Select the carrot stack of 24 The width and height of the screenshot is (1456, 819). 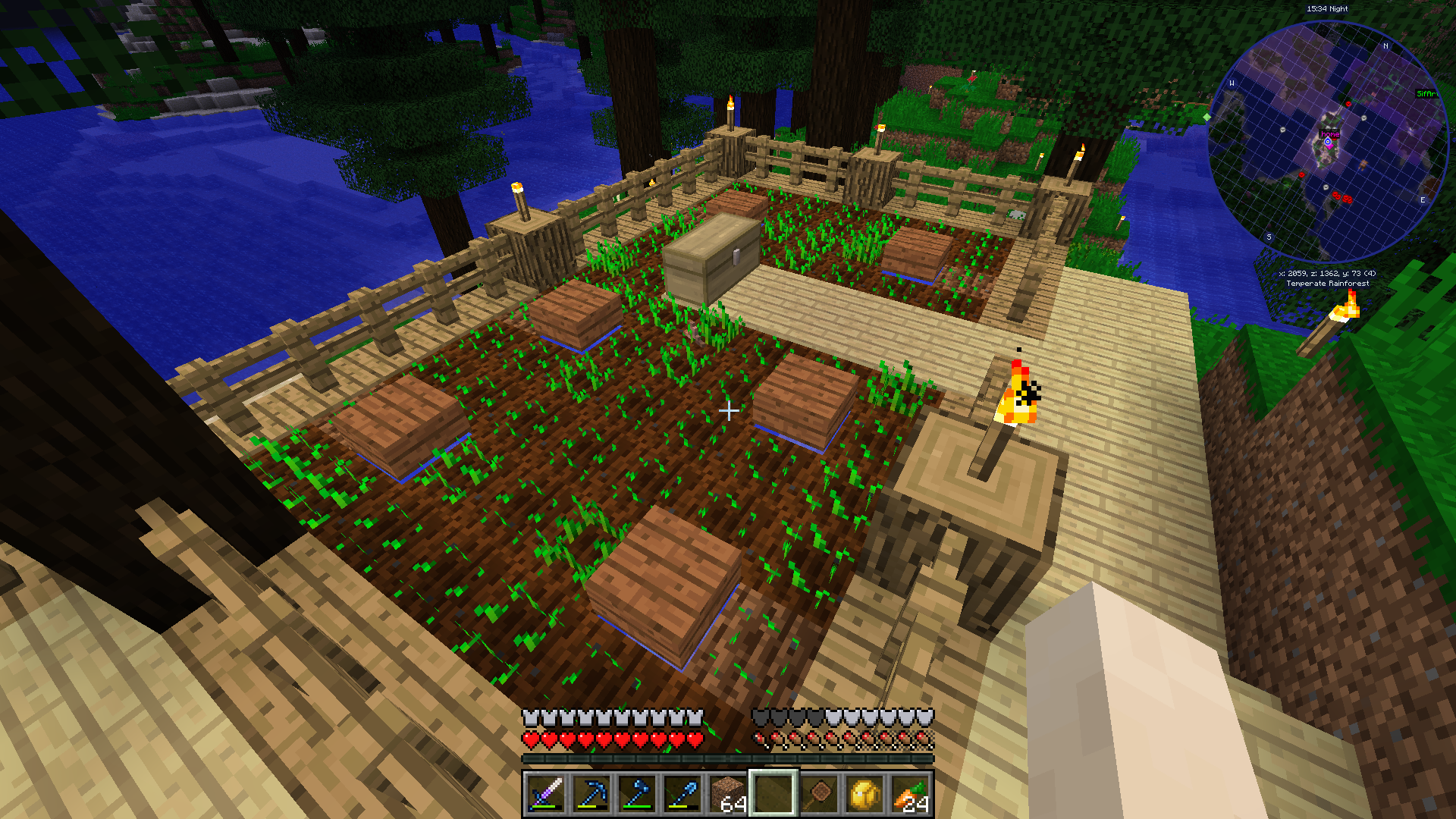[910, 794]
